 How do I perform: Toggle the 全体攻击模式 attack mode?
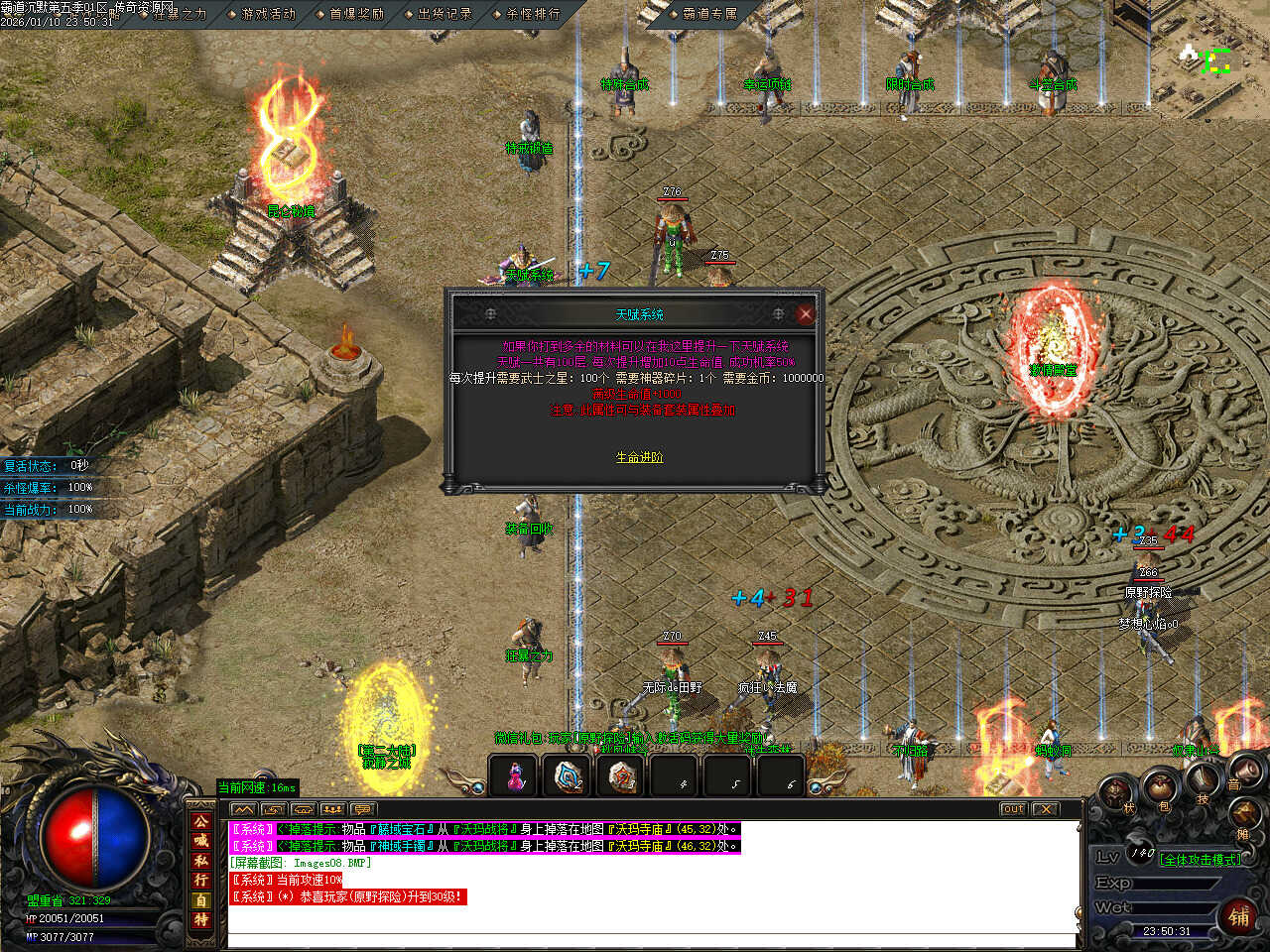pyautogui.click(x=1201, y=860)
